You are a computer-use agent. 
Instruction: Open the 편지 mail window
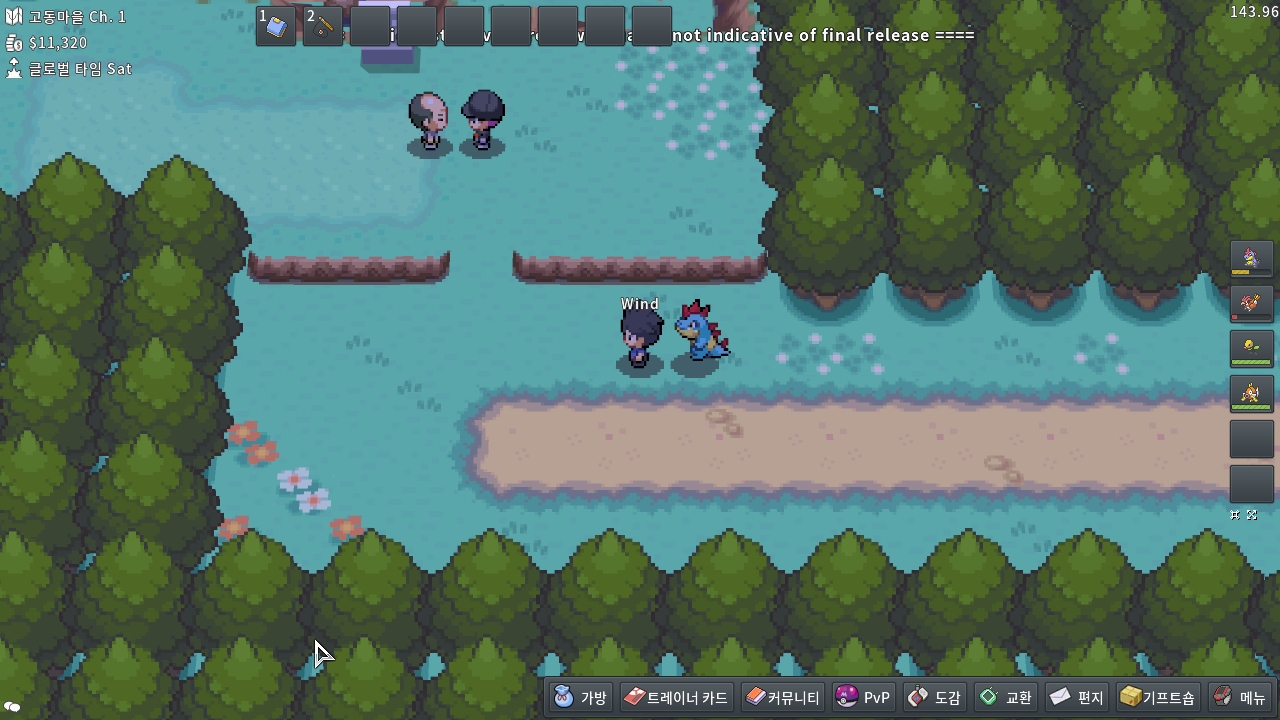(1077, 697)
